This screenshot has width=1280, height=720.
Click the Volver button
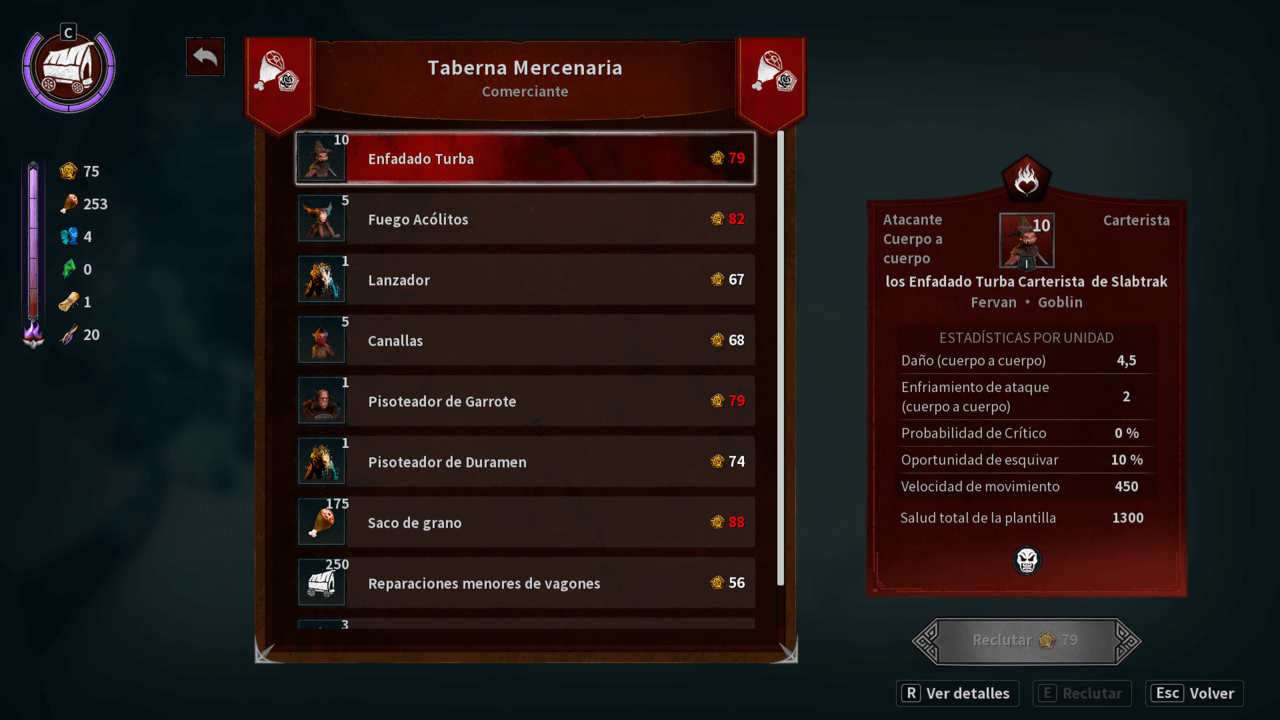[1195, 693]
